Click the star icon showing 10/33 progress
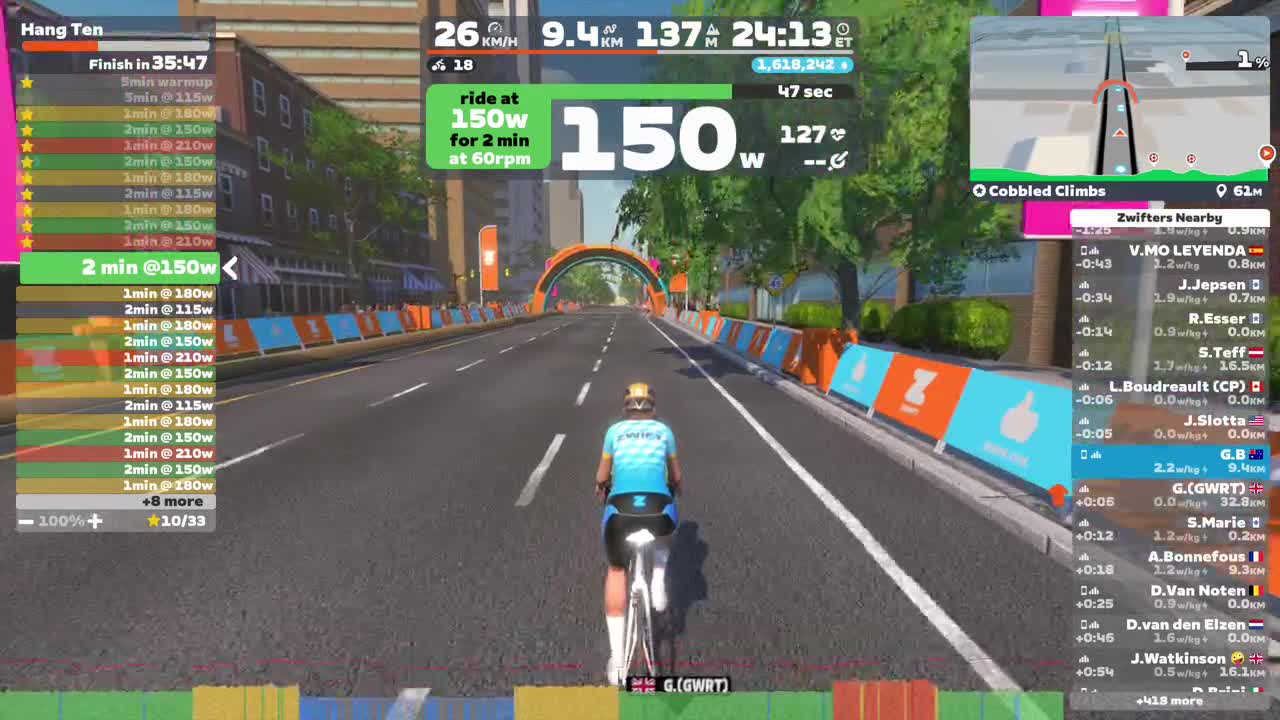Screen dimensions: 1280x720 (154, 520)
